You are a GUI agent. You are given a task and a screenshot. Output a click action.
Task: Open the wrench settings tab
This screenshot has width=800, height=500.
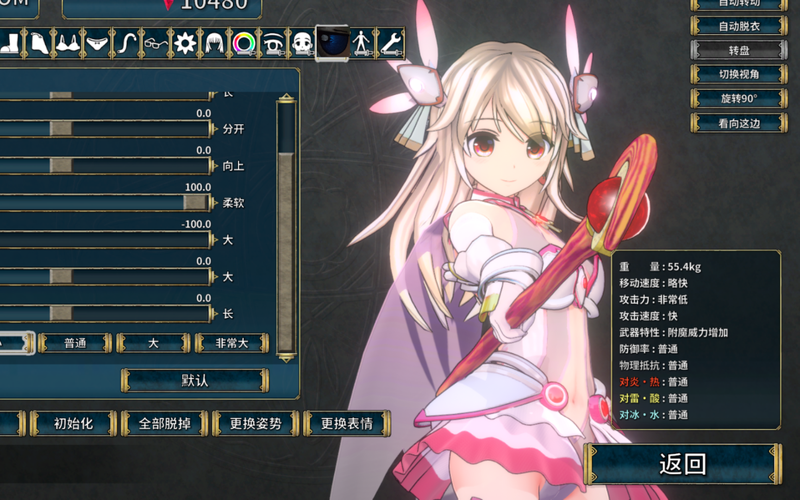point(390,42)
